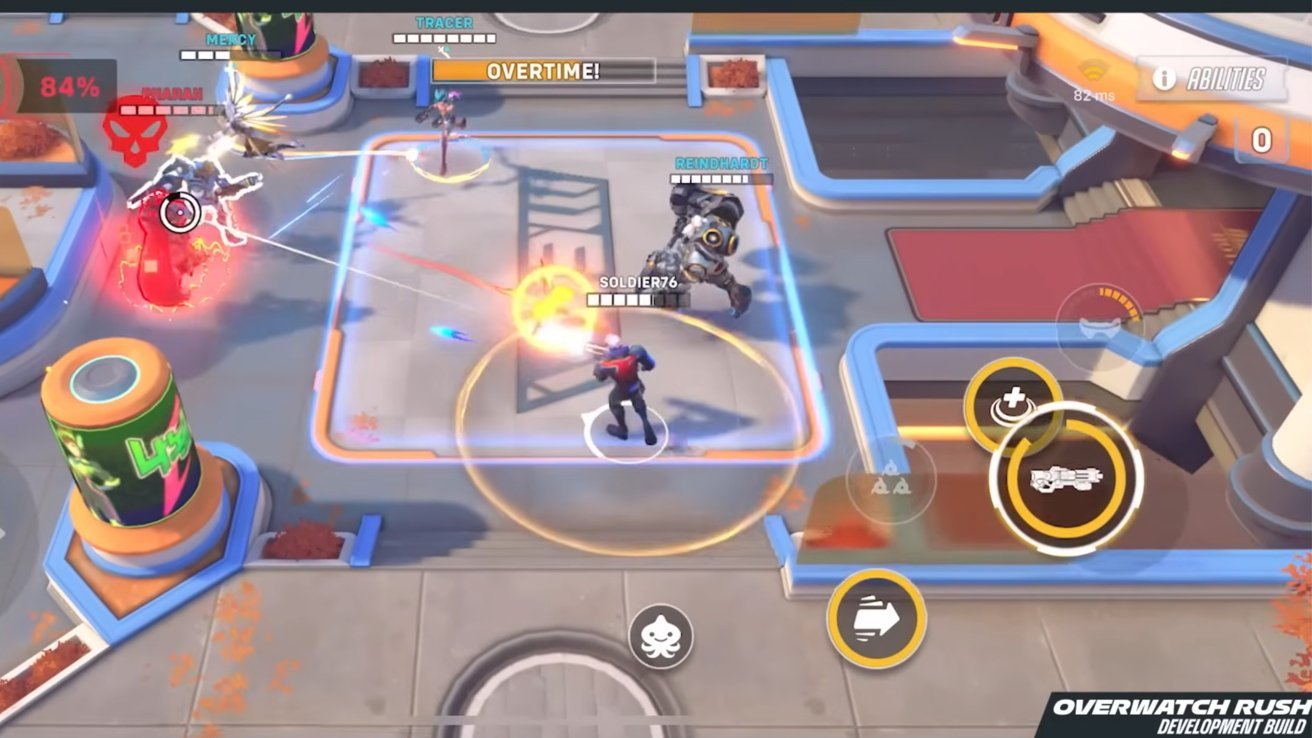Image resolution: width=1312 pixels, height=738 pixels.
Task: Activate the Biotic Field healing ability
Action: [1010, 399]
